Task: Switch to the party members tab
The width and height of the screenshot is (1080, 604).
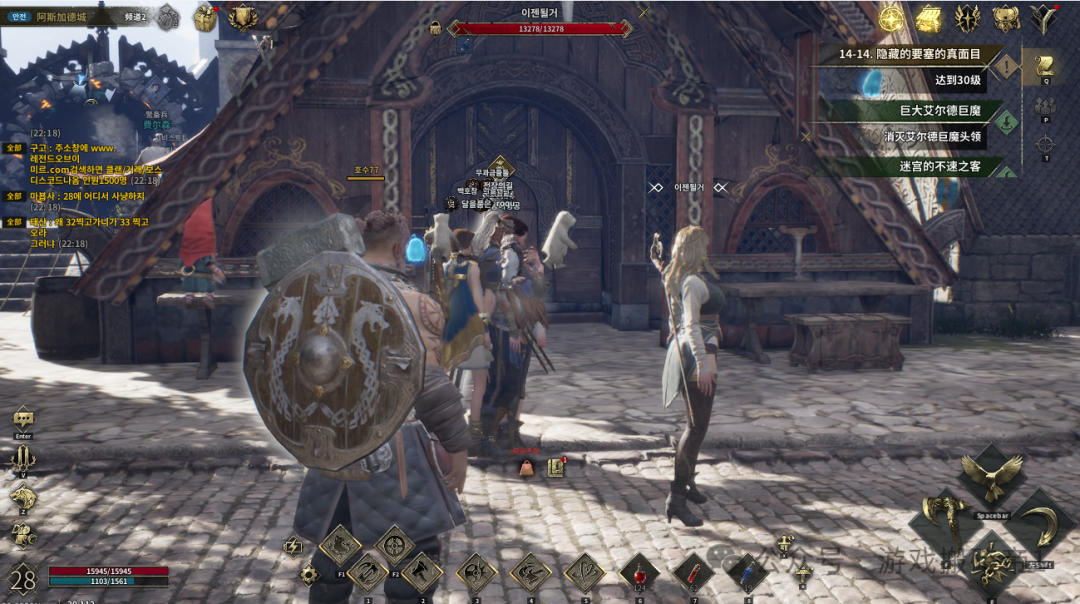Action: (x=1046, y=106)
